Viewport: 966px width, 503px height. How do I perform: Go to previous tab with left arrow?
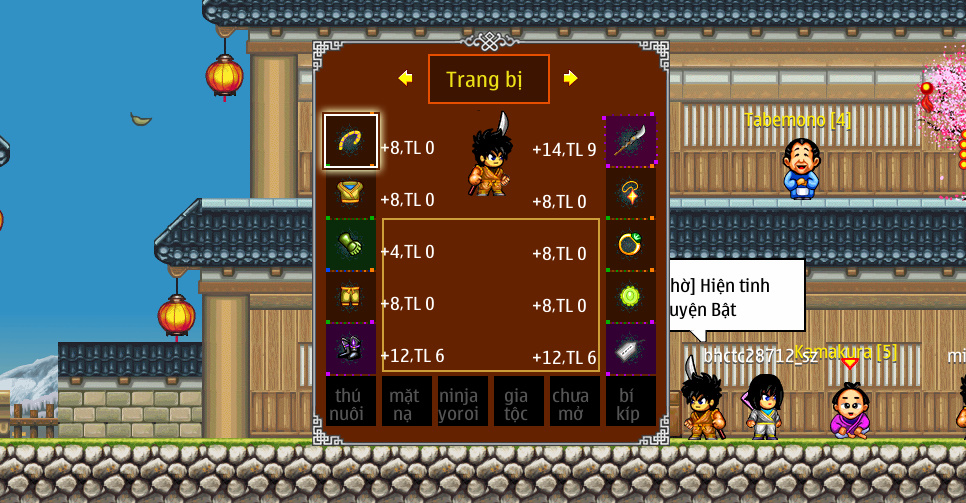(x=405, y=78)
